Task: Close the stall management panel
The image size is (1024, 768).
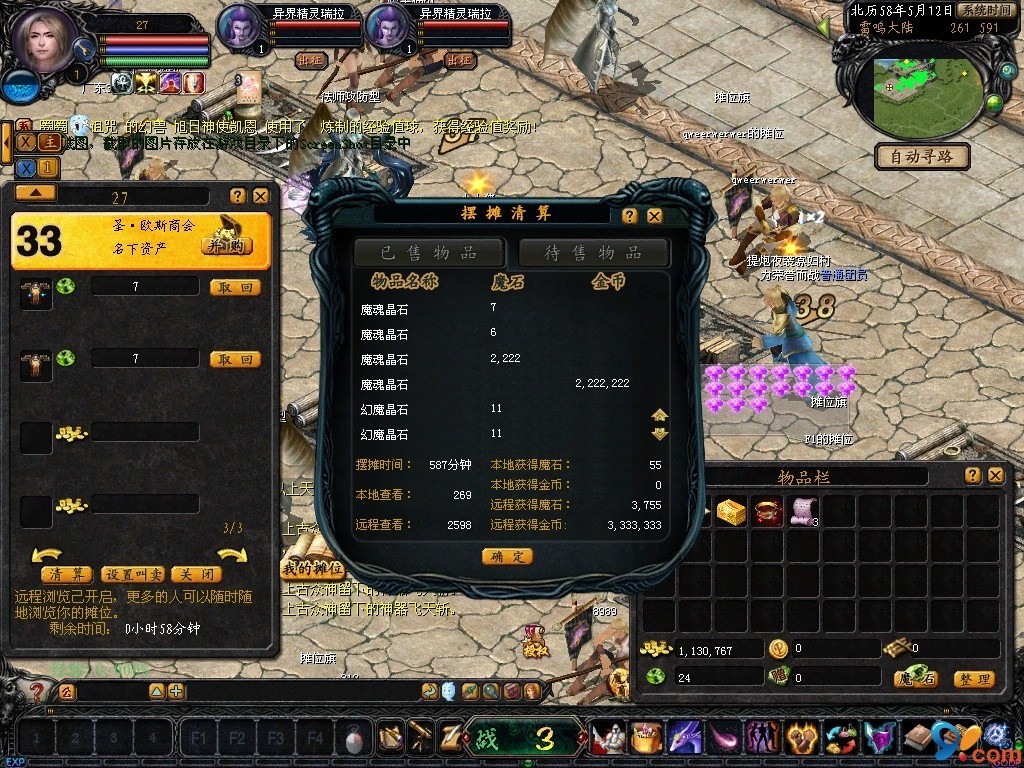Action: pos(260,196)
